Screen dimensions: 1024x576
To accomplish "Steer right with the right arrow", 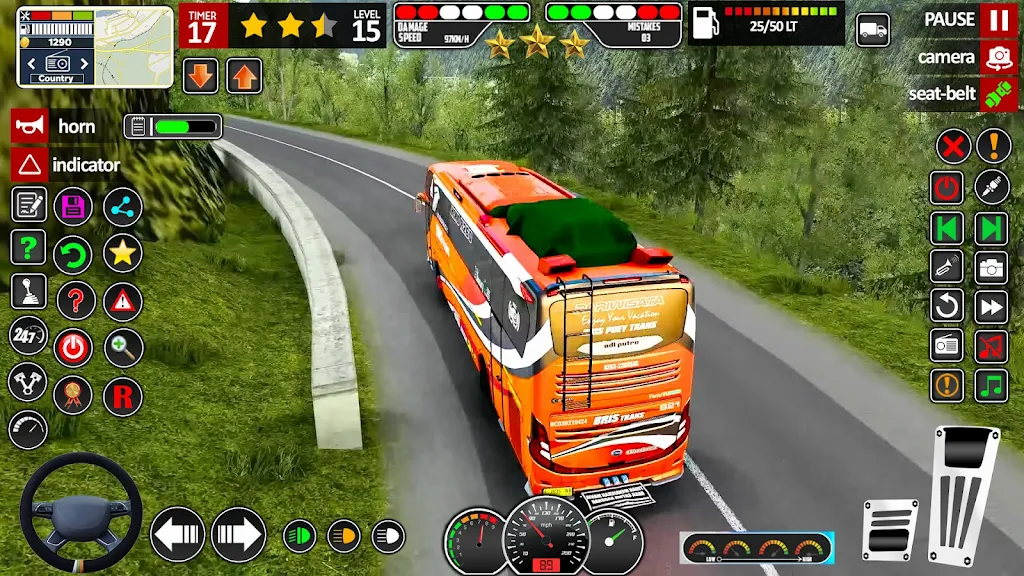I will pos(238,534).
